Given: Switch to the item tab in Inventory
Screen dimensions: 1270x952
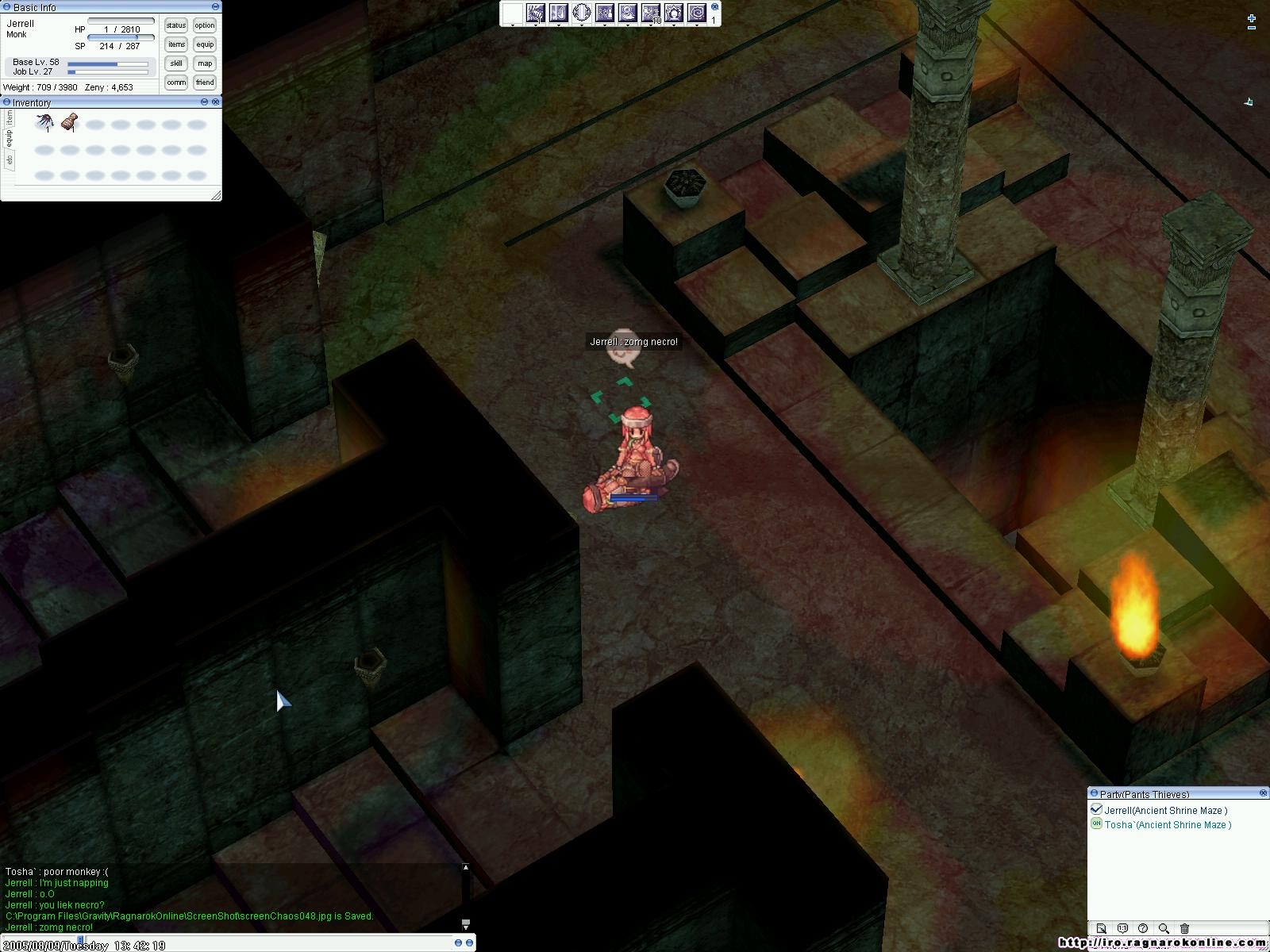Looking at the screenshot, I should (x=9, y=117).
